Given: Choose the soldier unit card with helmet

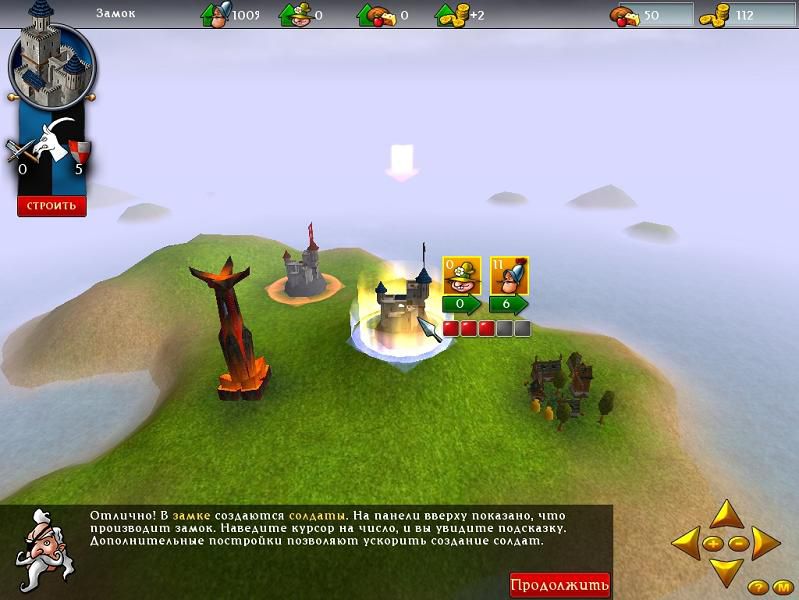Looking at the screenshot, I should (509, 276).
